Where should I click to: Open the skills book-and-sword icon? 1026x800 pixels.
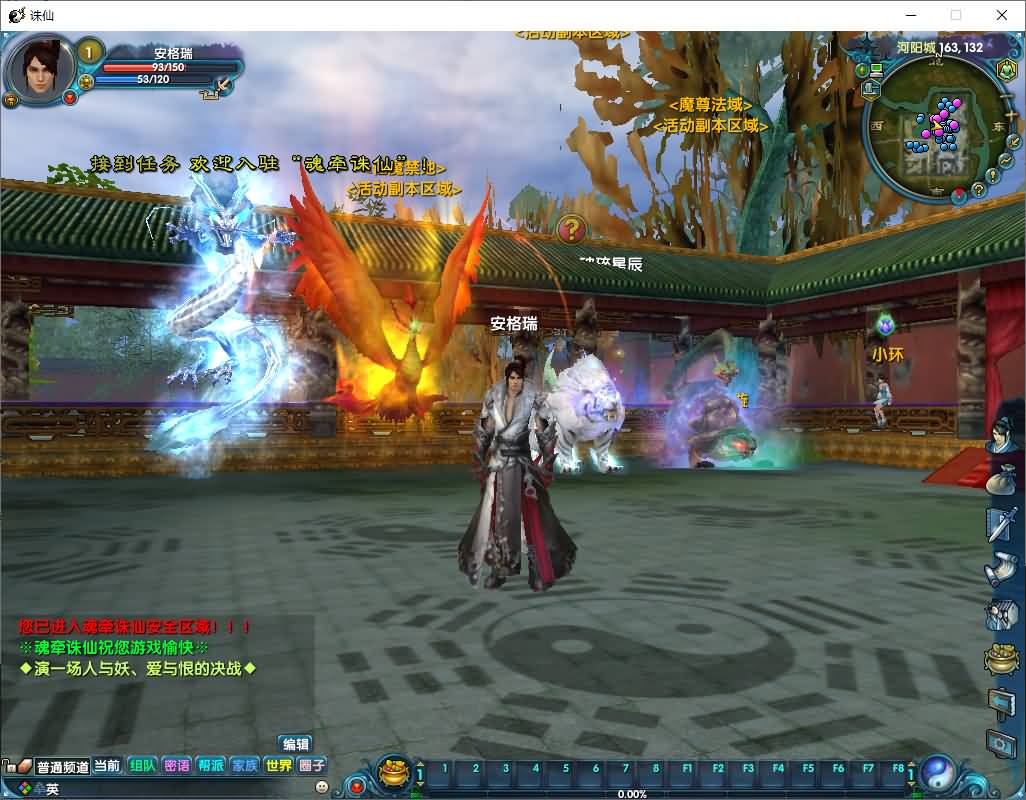(x=1002, y=523)
